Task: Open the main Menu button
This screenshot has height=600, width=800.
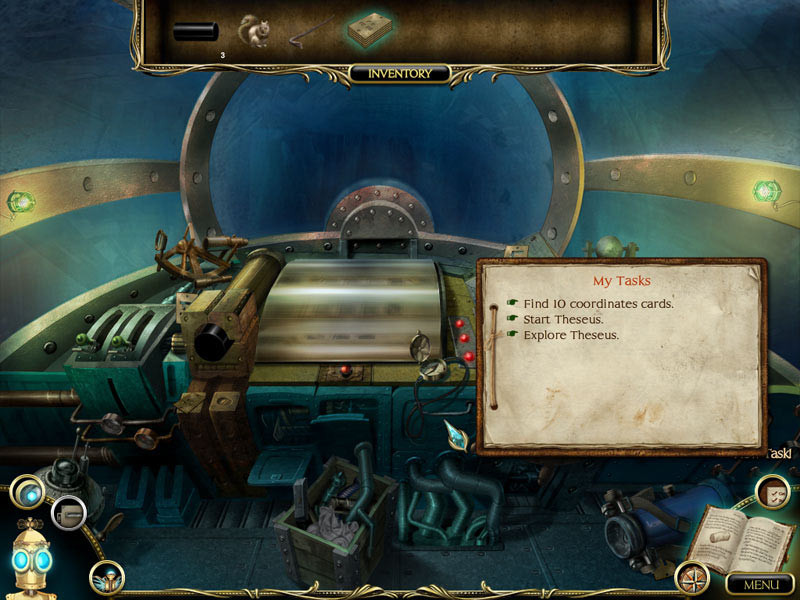Action: tap(759, 583)
